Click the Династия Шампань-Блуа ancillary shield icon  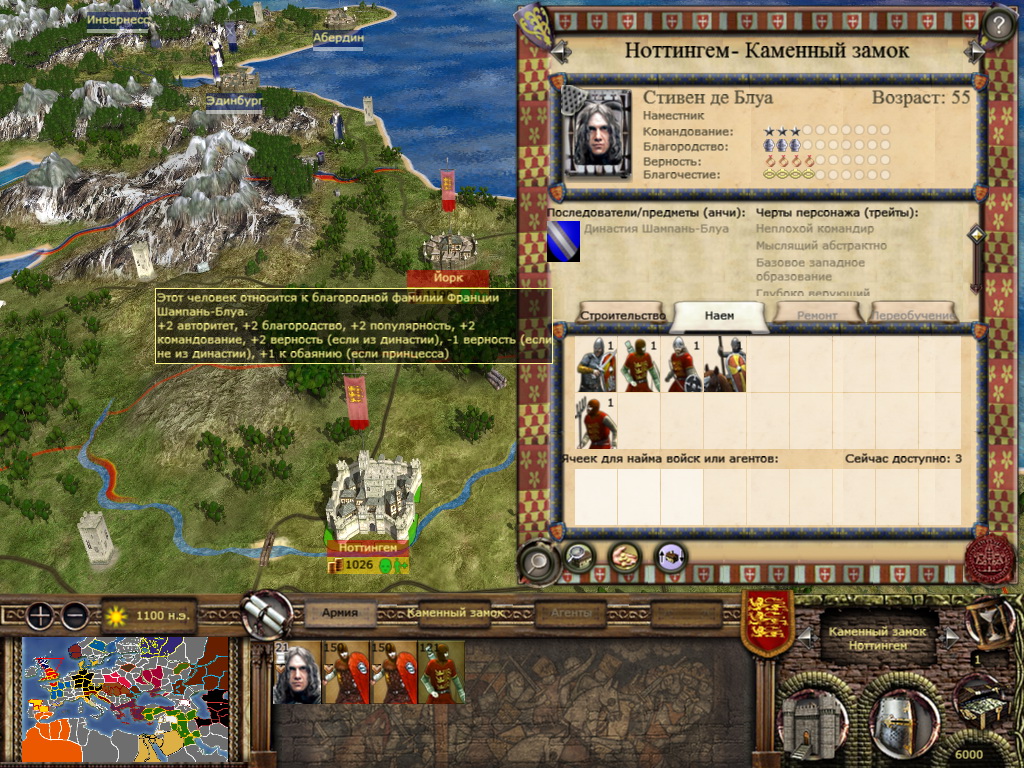[563, 242]
